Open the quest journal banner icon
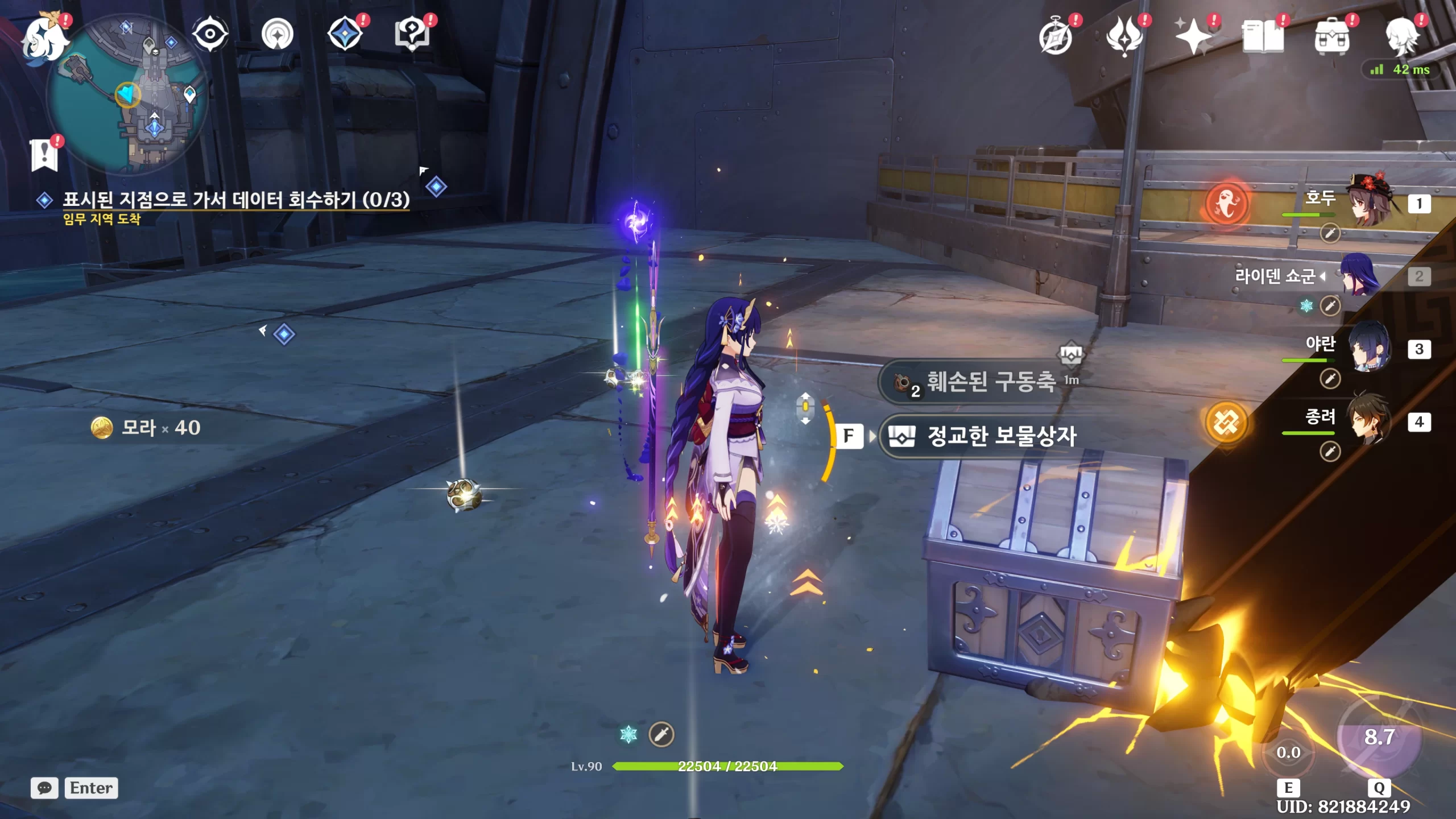The image size is (1456, 819). [44, 155]
